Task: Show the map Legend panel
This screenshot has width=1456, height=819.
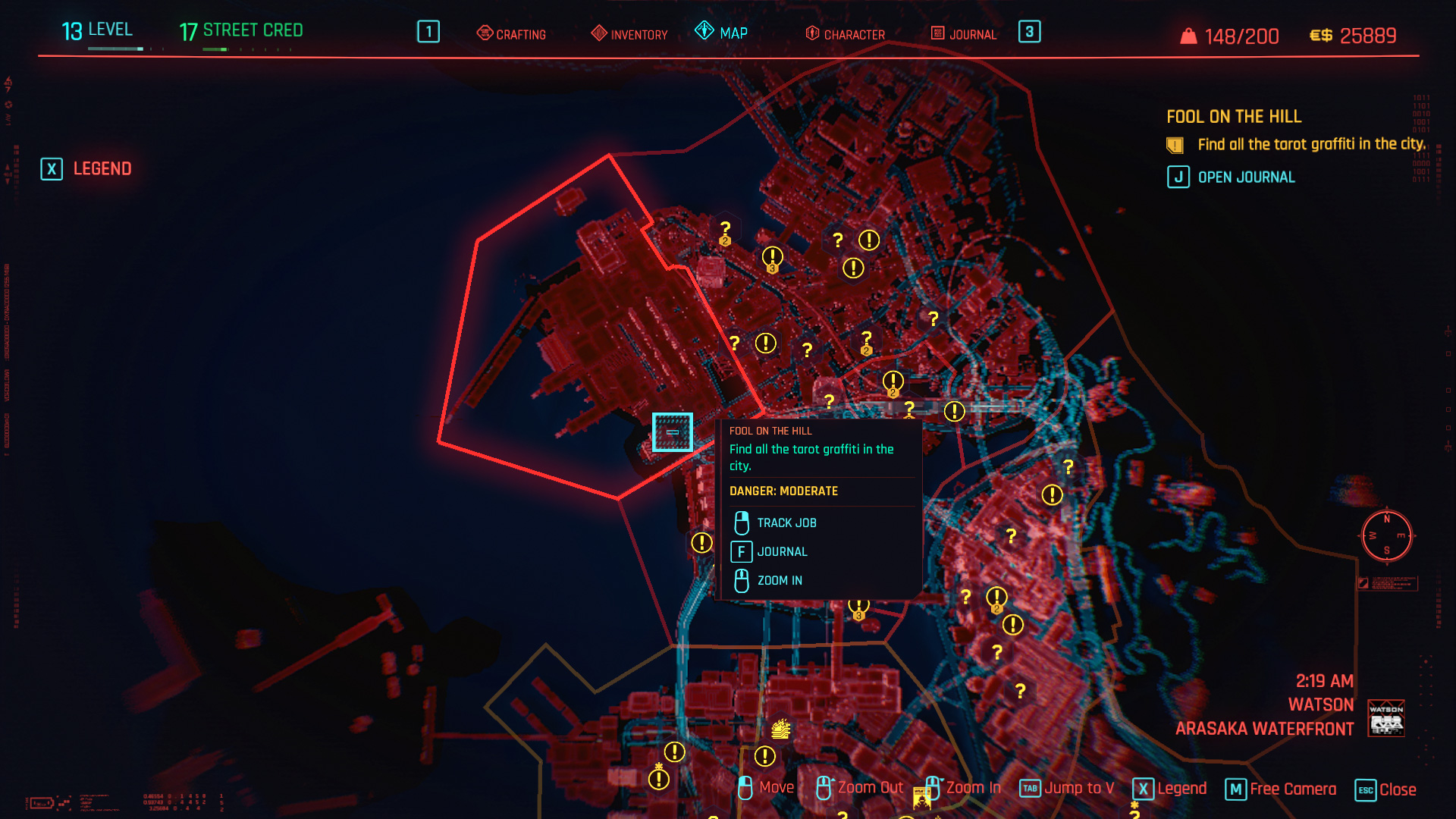Action: (86, 168)
